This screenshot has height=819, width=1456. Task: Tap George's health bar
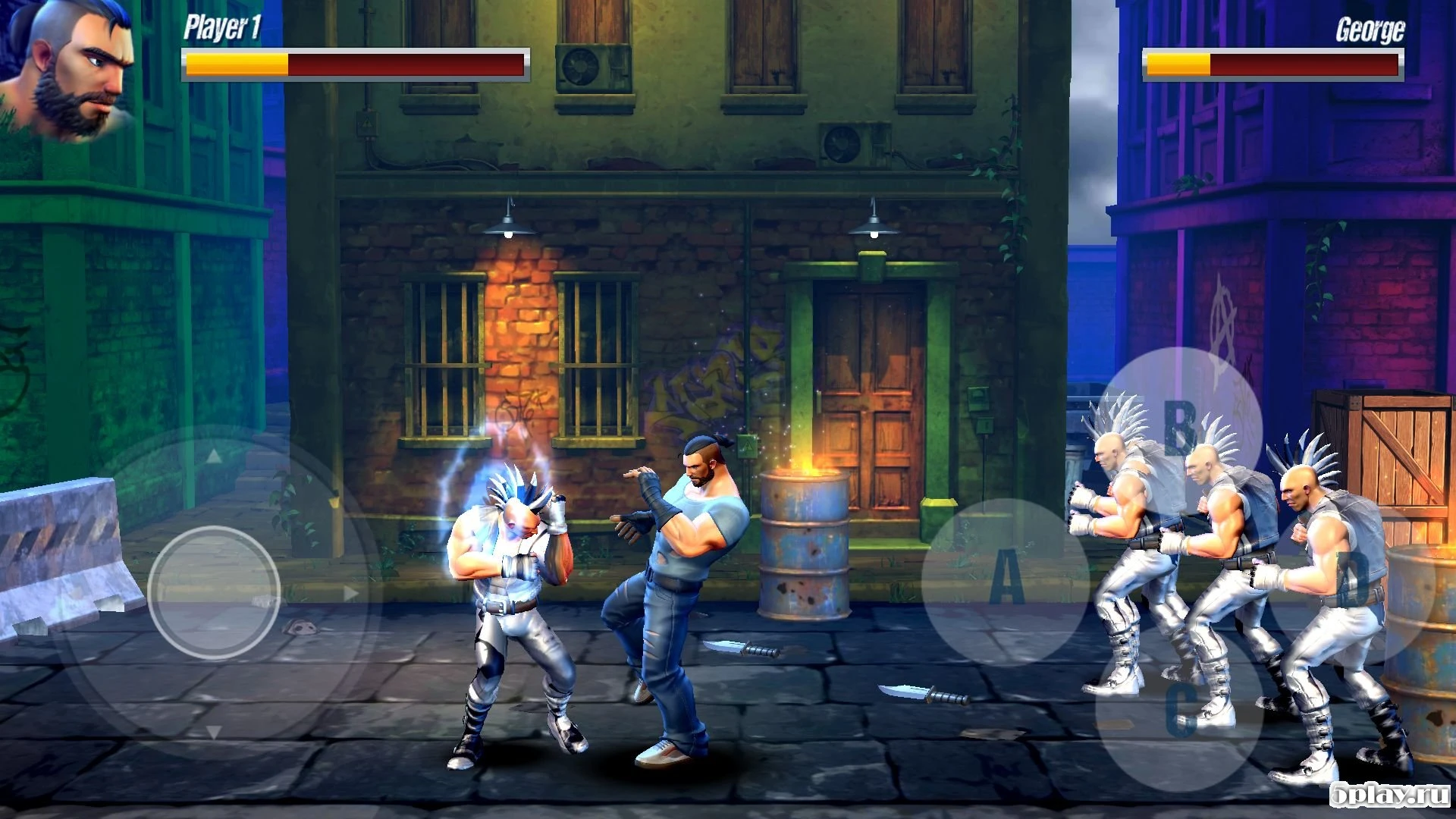coord(1274,64)
